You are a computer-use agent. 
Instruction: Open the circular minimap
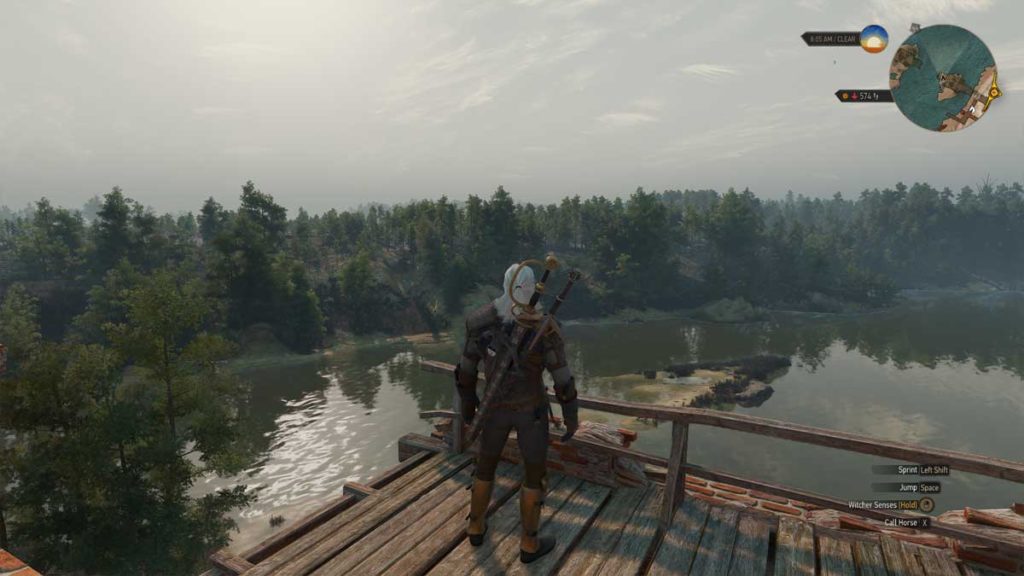tap(943, 78)
